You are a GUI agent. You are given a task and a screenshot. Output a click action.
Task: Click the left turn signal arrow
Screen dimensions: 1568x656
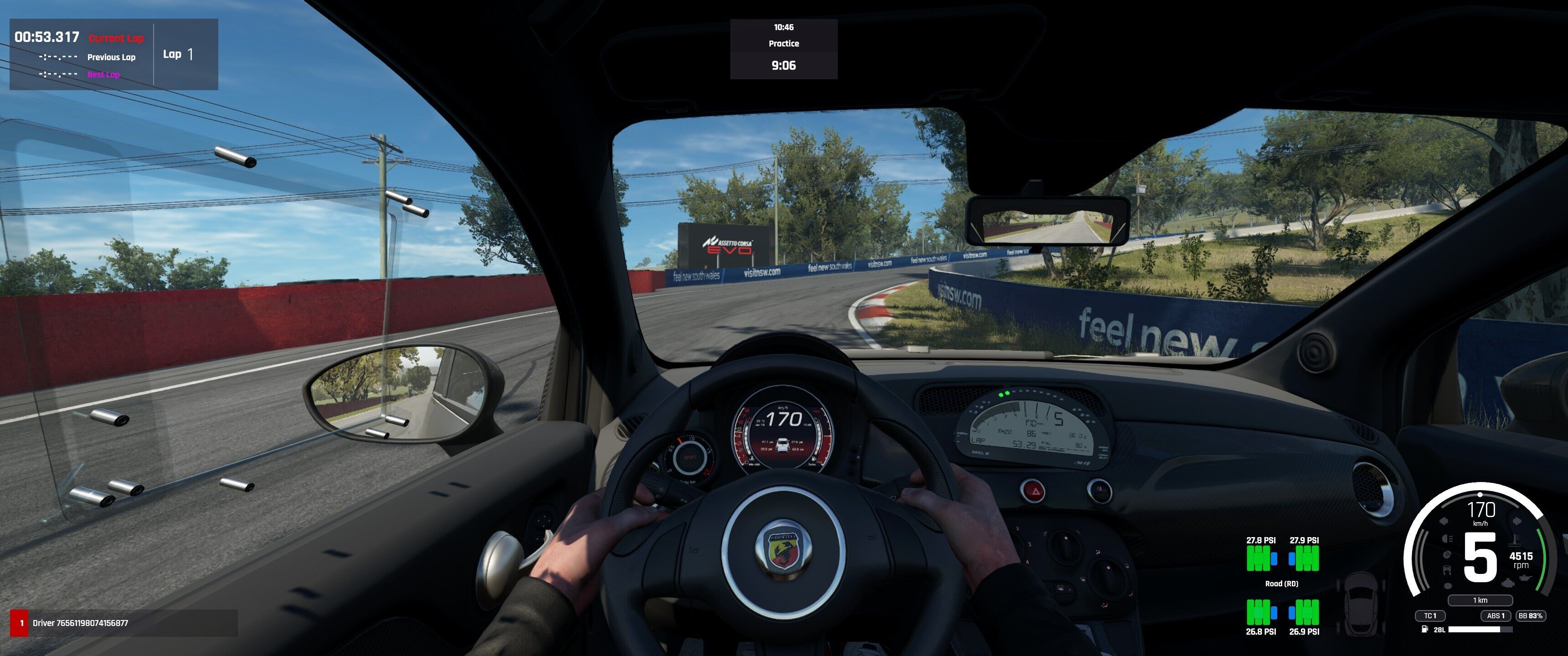click(x=1443, y=522)
